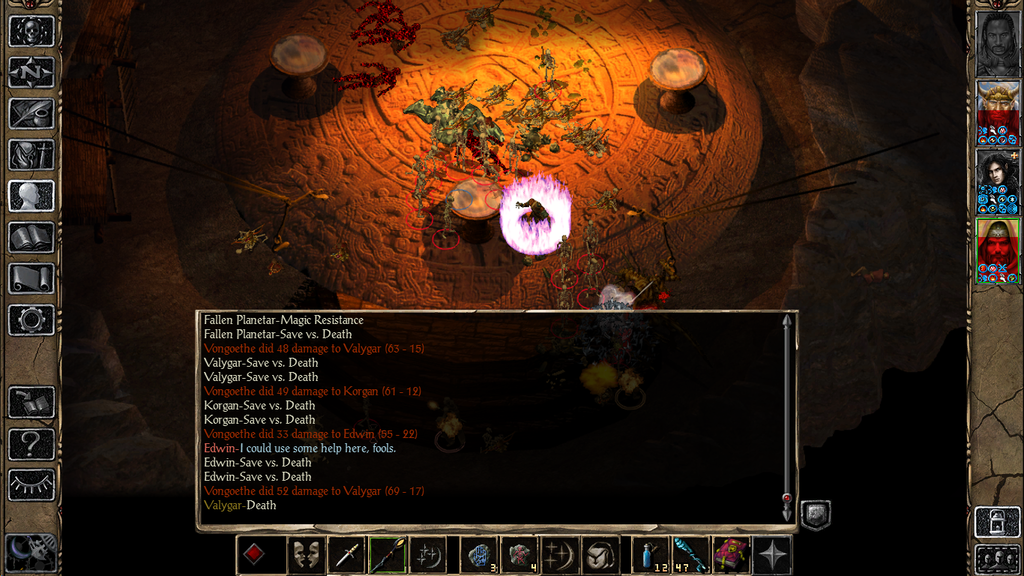The width and height of the screenshot is (1024, 576).
Task: Select the dark-haired character portrait
Action: point(997,181)
